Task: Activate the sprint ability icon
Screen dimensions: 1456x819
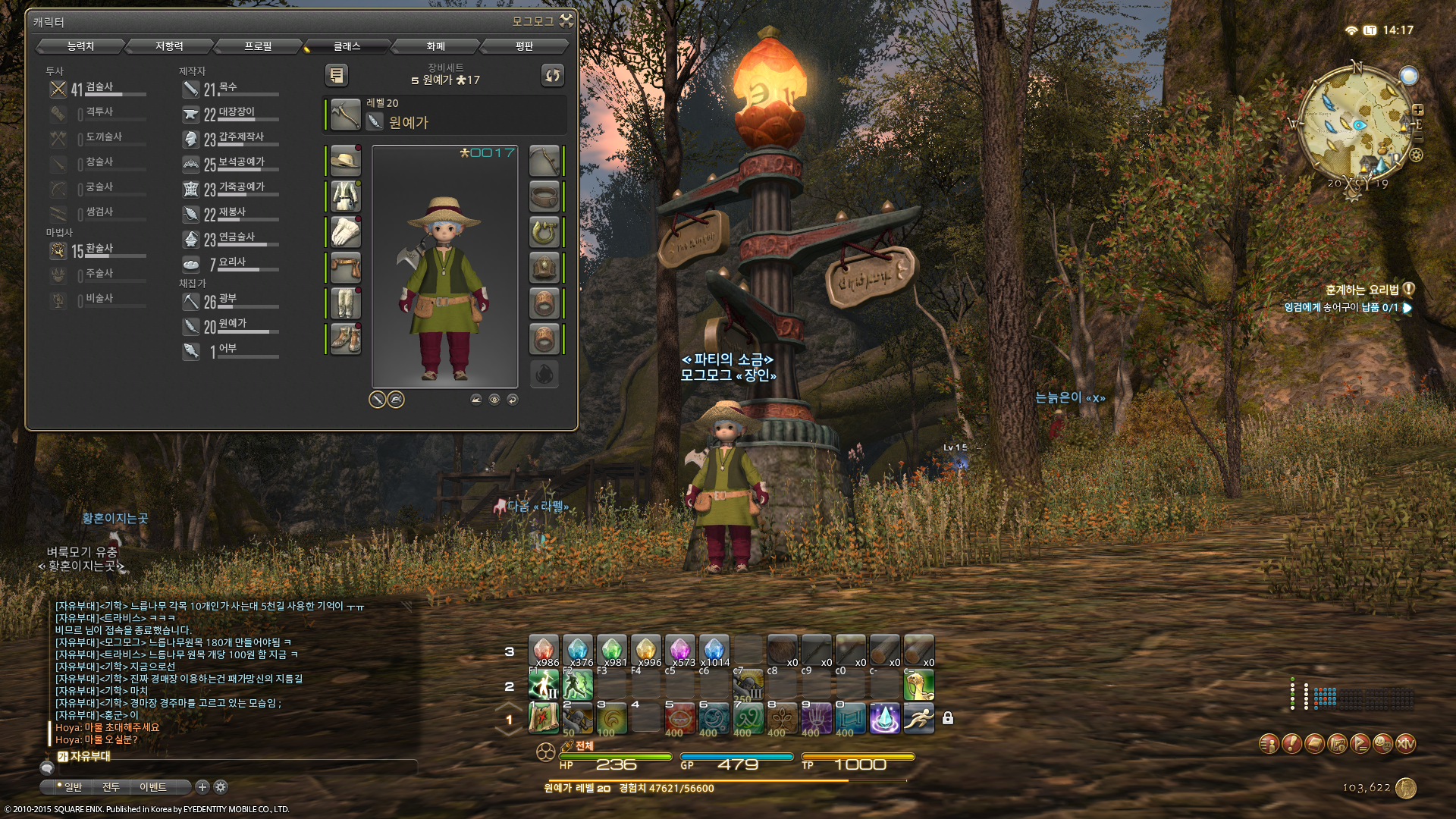Action: [x=918, y=718]
